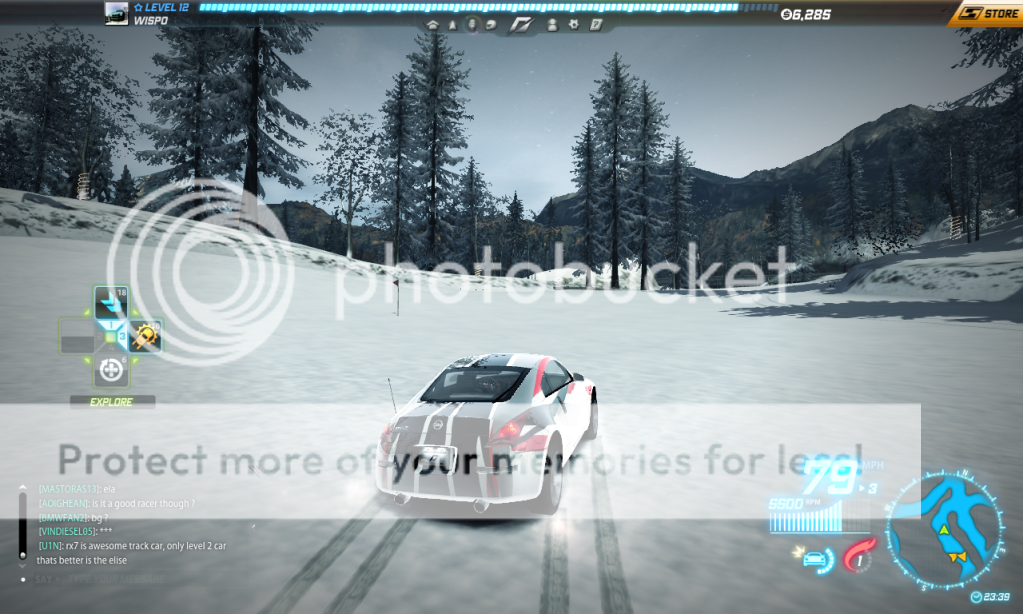Toggle the microphone icon in top bar

click(472, 24)
